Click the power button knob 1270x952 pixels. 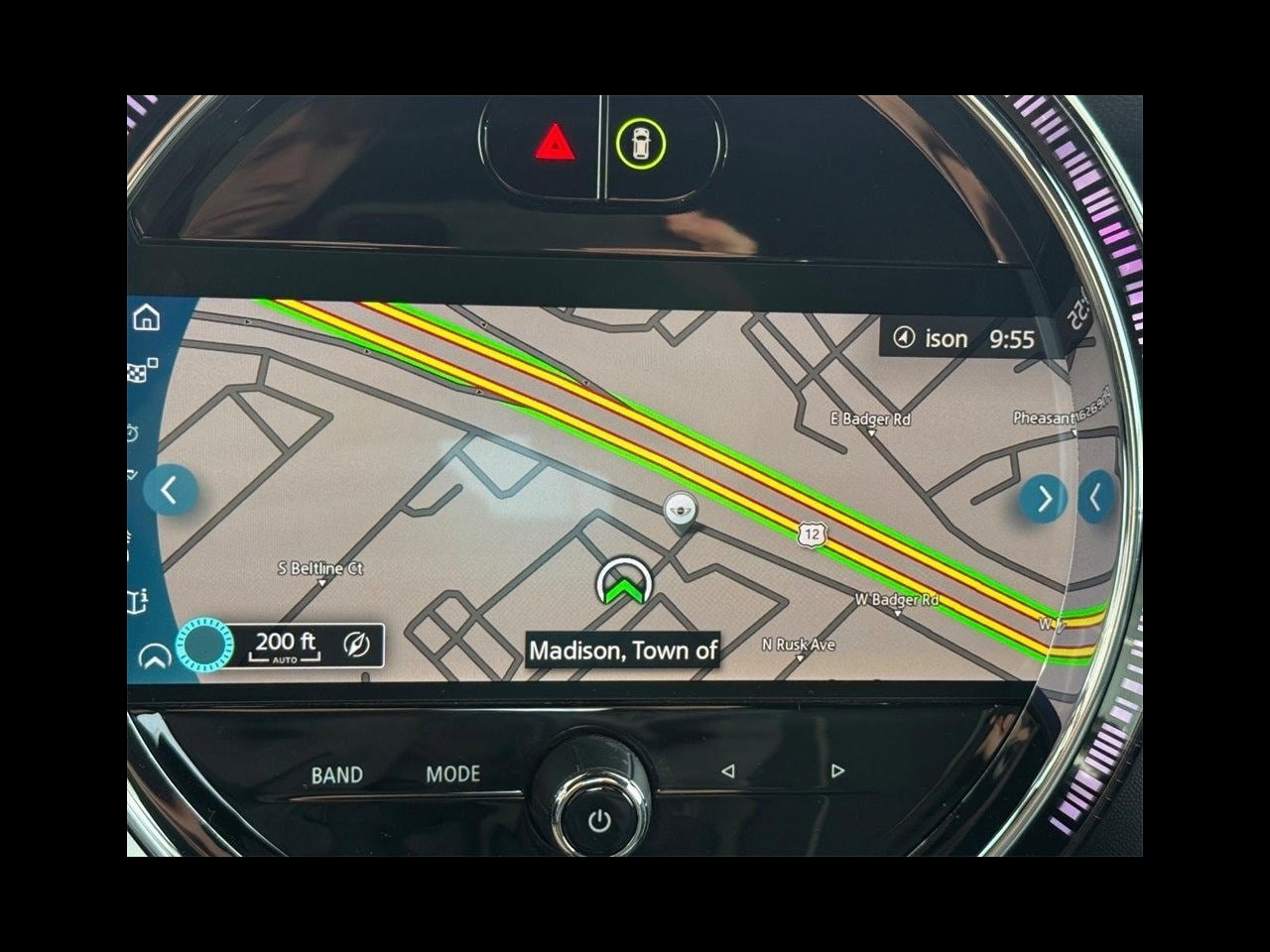click(598, 819)
